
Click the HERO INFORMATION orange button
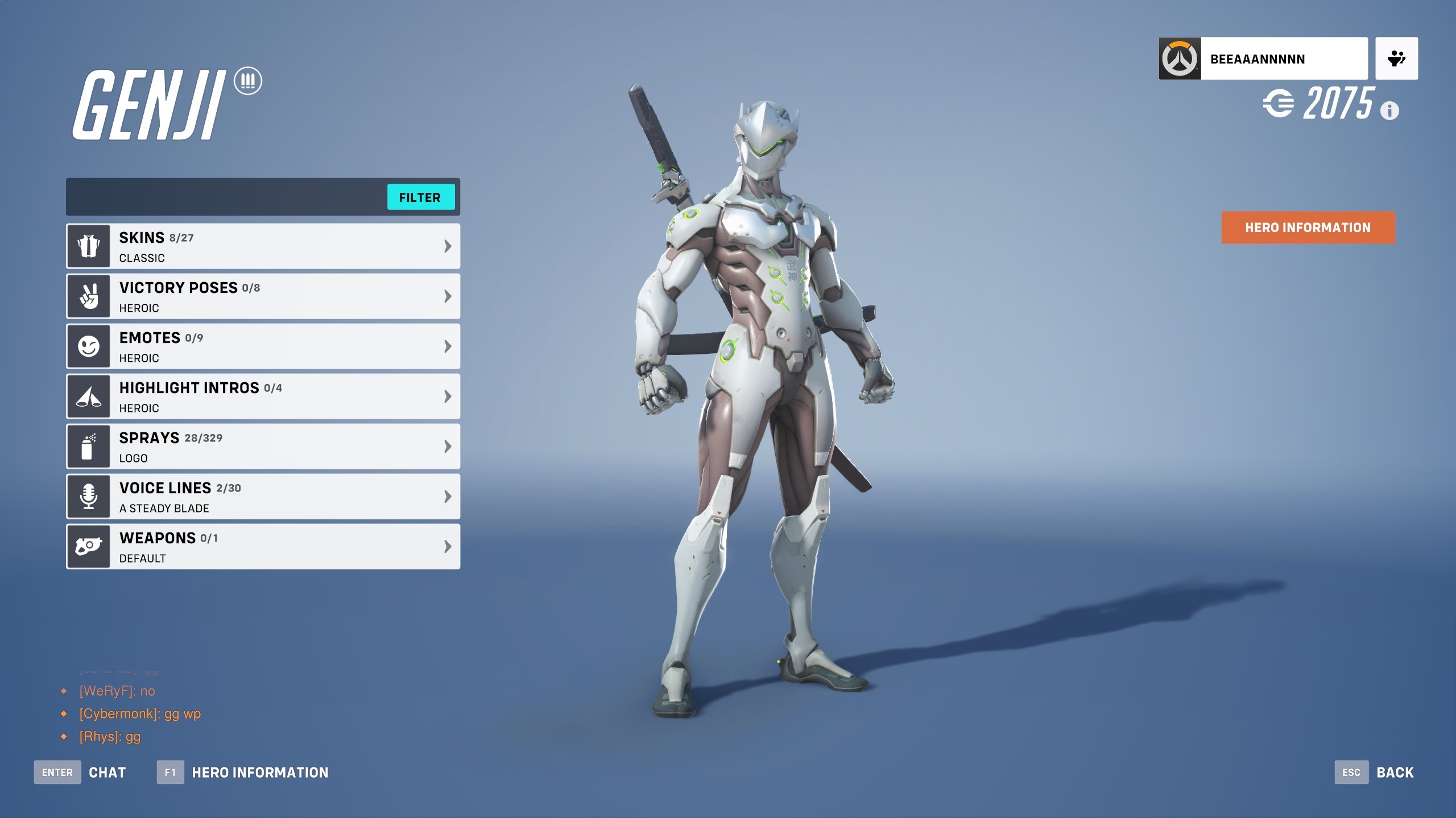pos(1308,228)
